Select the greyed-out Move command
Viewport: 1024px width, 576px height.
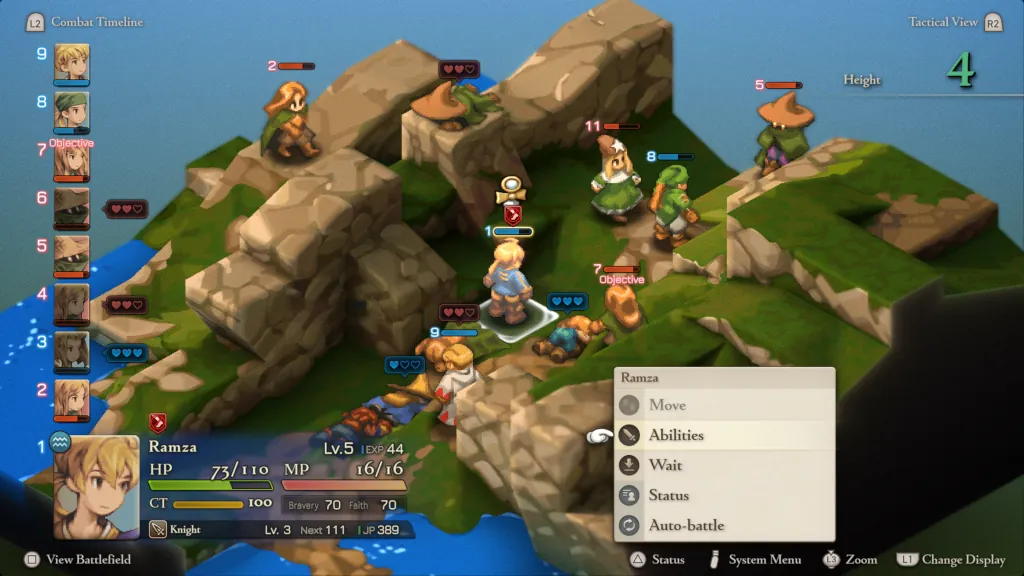[667, 405]
